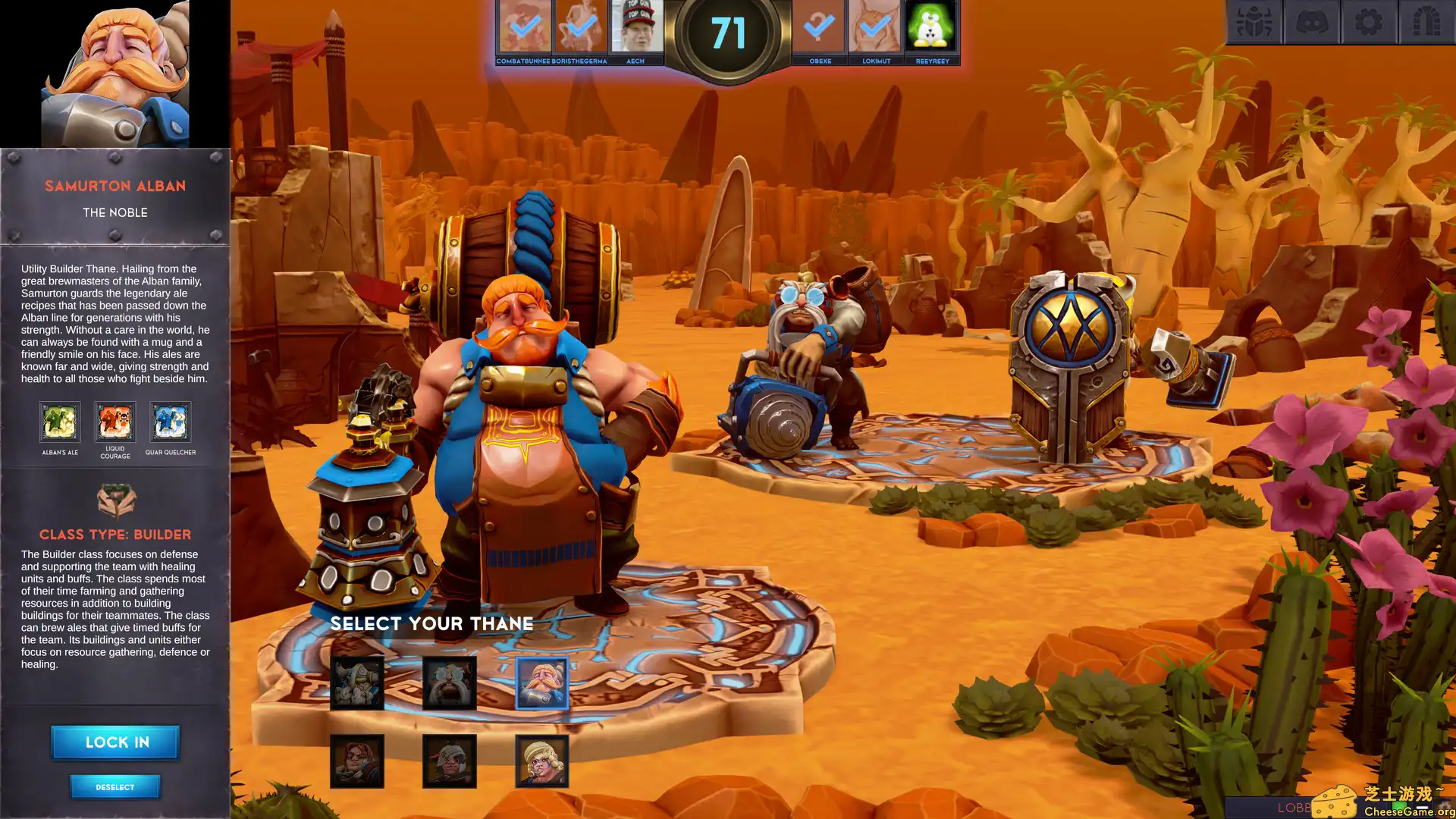Inspect the Liquid Courage ale icon
1456x819 pixels.
pyautogui.click(x=115, y=422)
